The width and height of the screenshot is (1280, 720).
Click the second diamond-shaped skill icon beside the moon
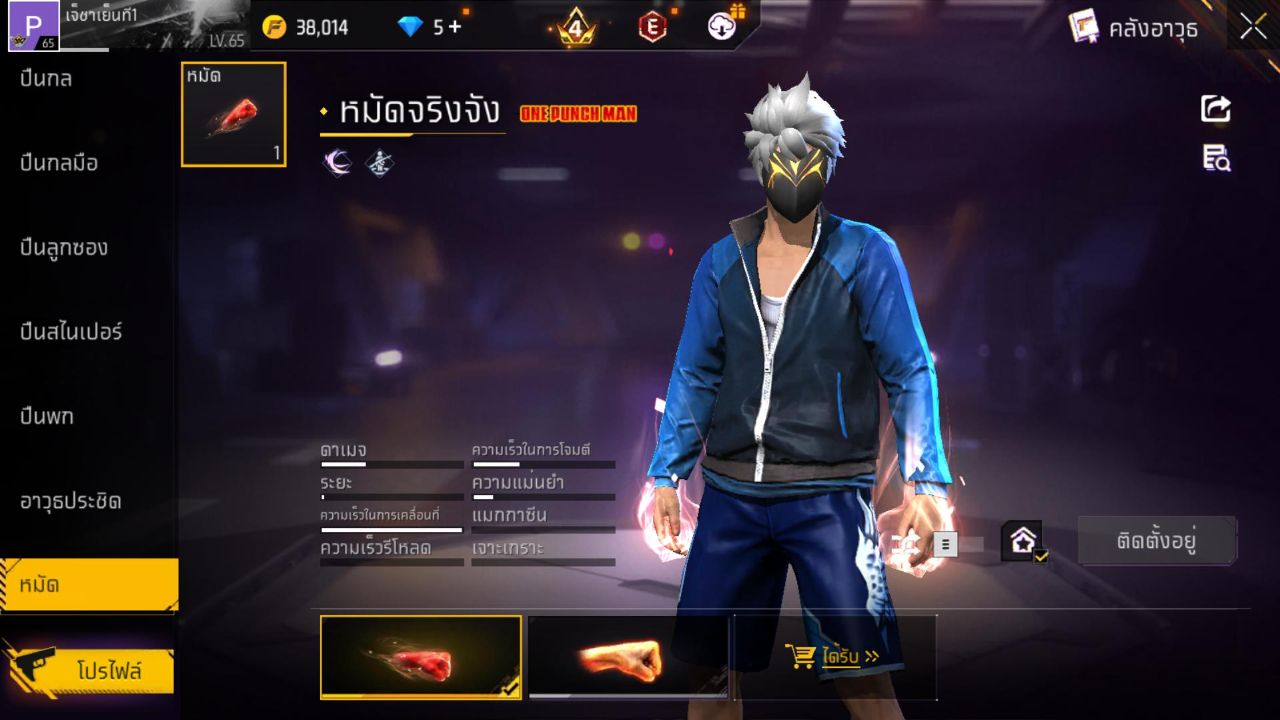coord(377,161)
